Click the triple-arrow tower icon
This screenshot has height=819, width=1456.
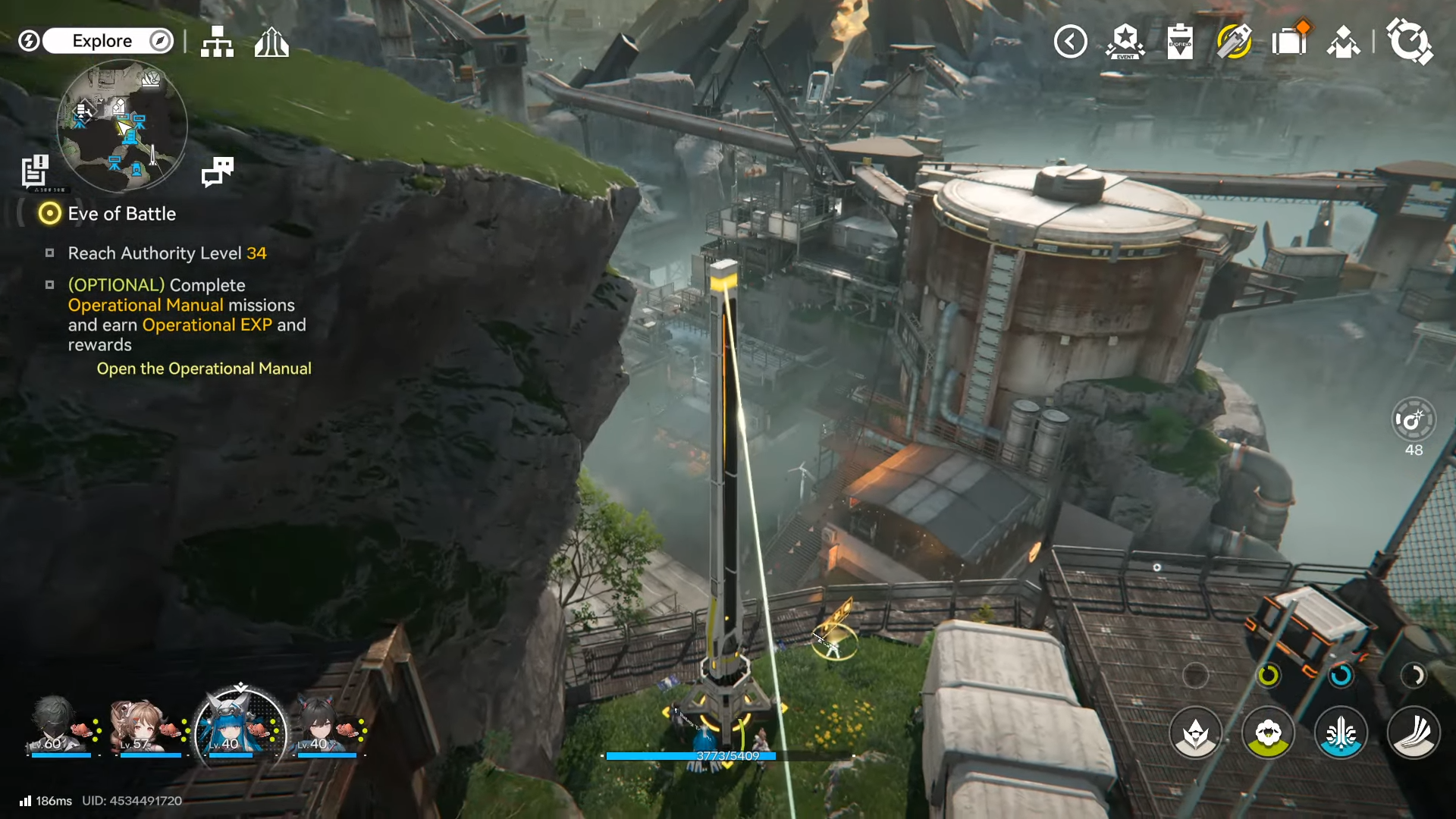click(x=271, y=42)
